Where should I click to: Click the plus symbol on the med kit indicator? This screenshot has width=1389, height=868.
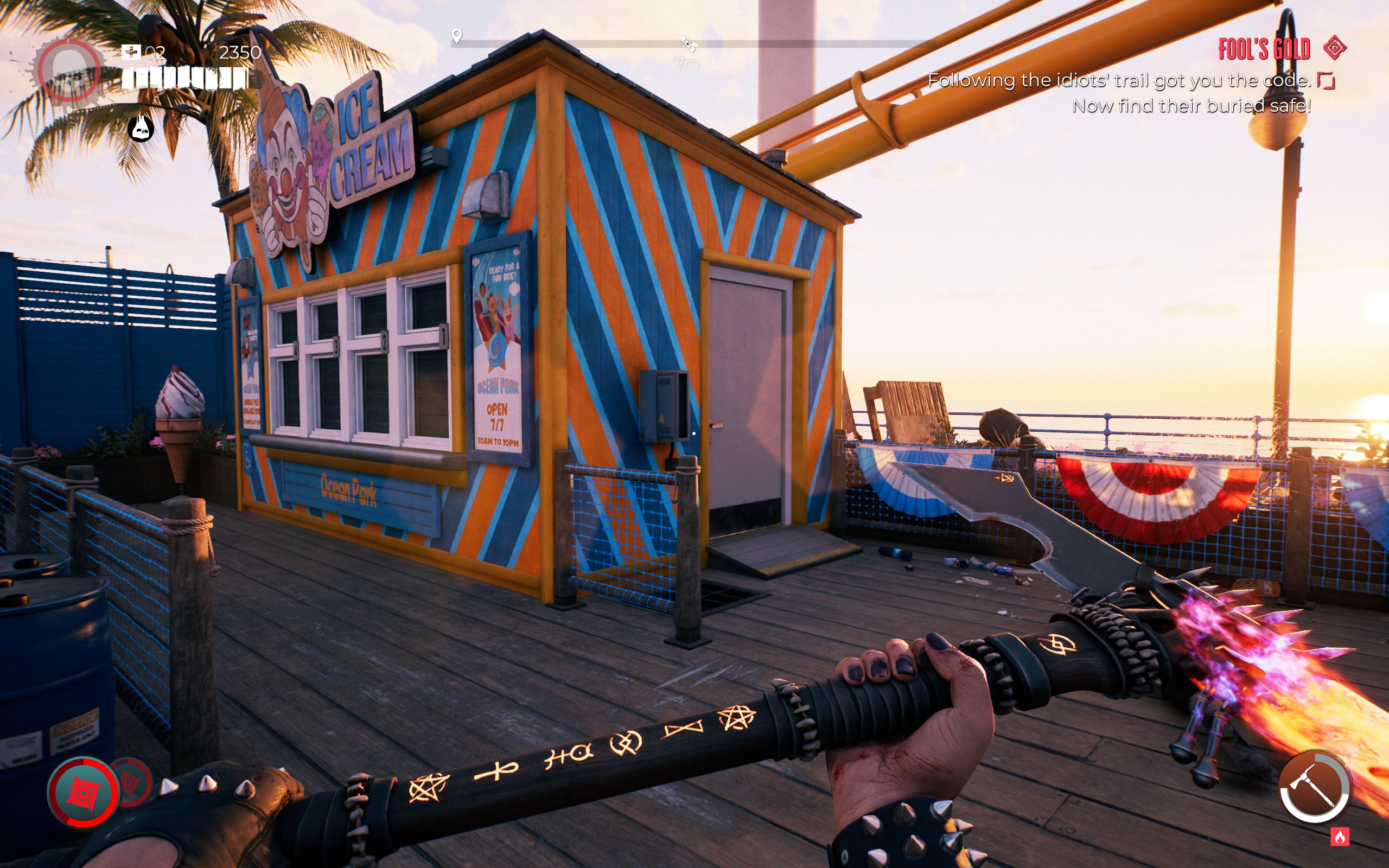coord(132,52)
